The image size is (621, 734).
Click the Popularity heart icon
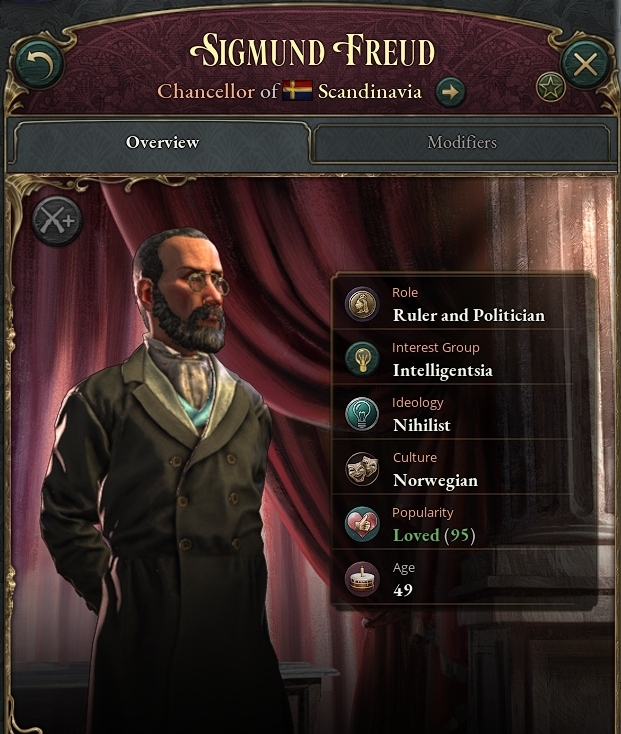(362, 524)
